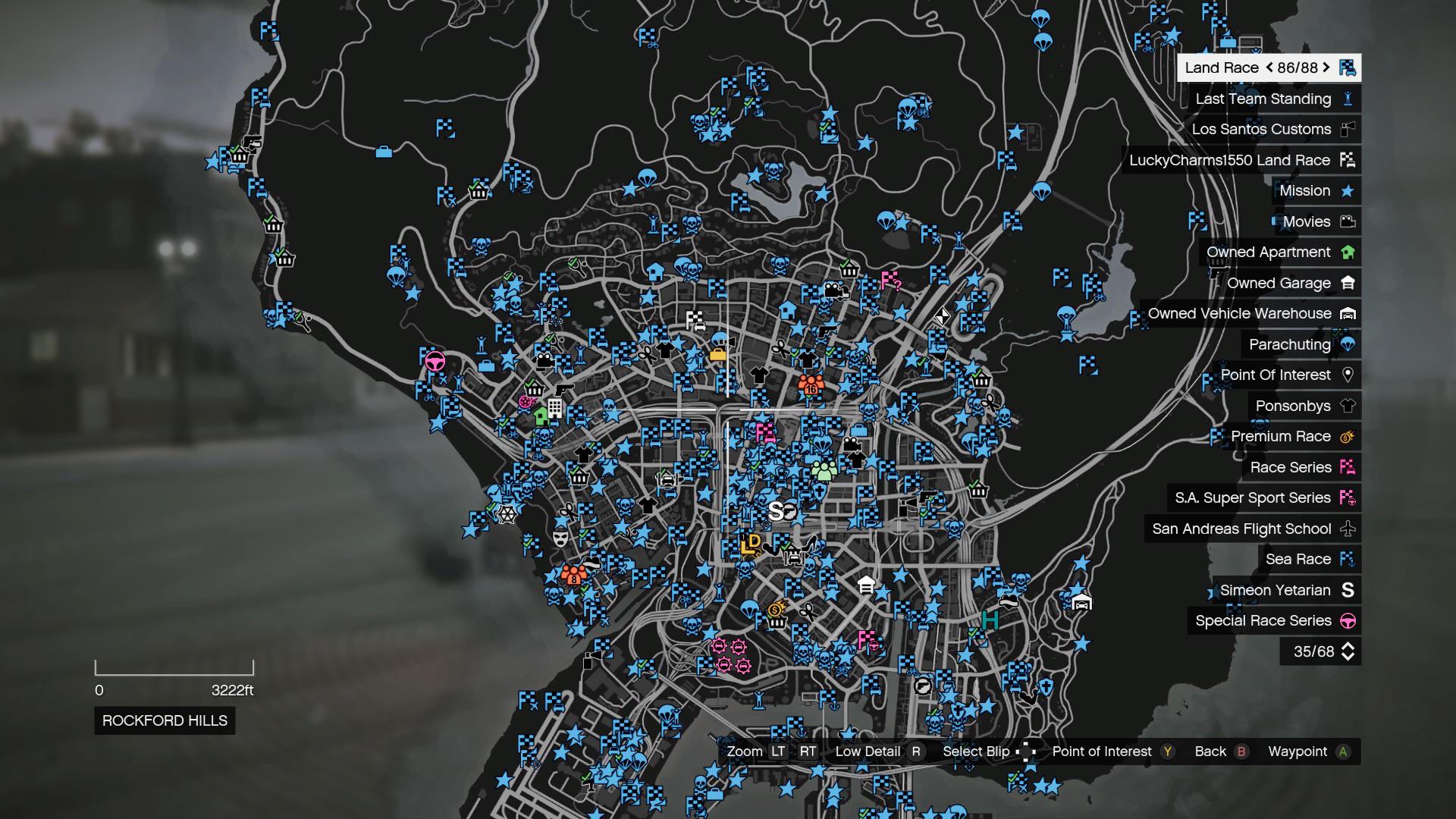Select the Ponsonbys clothing store icon

click(x=1349, y=406)
